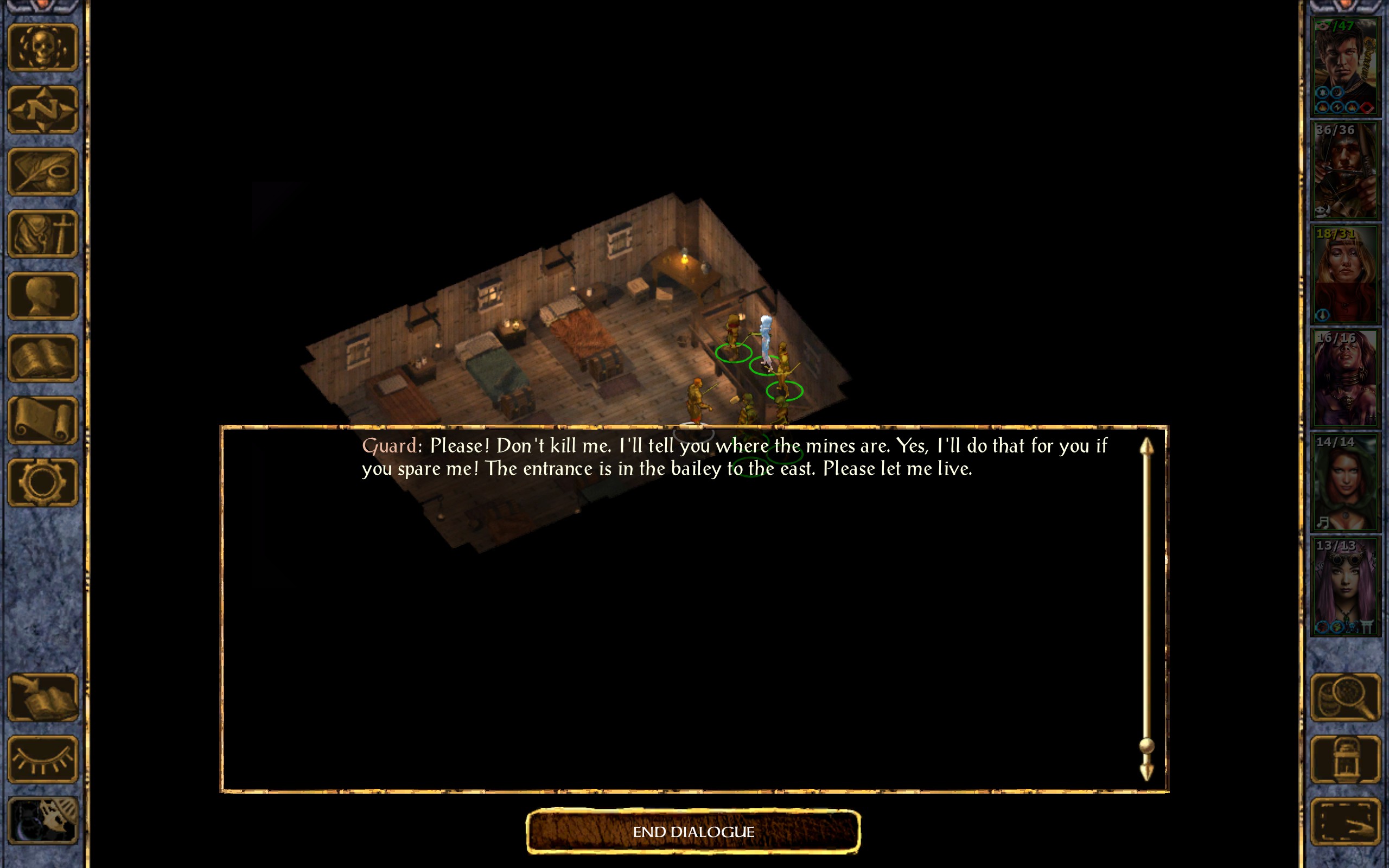Open the area map with compass icon

(43, 110)
